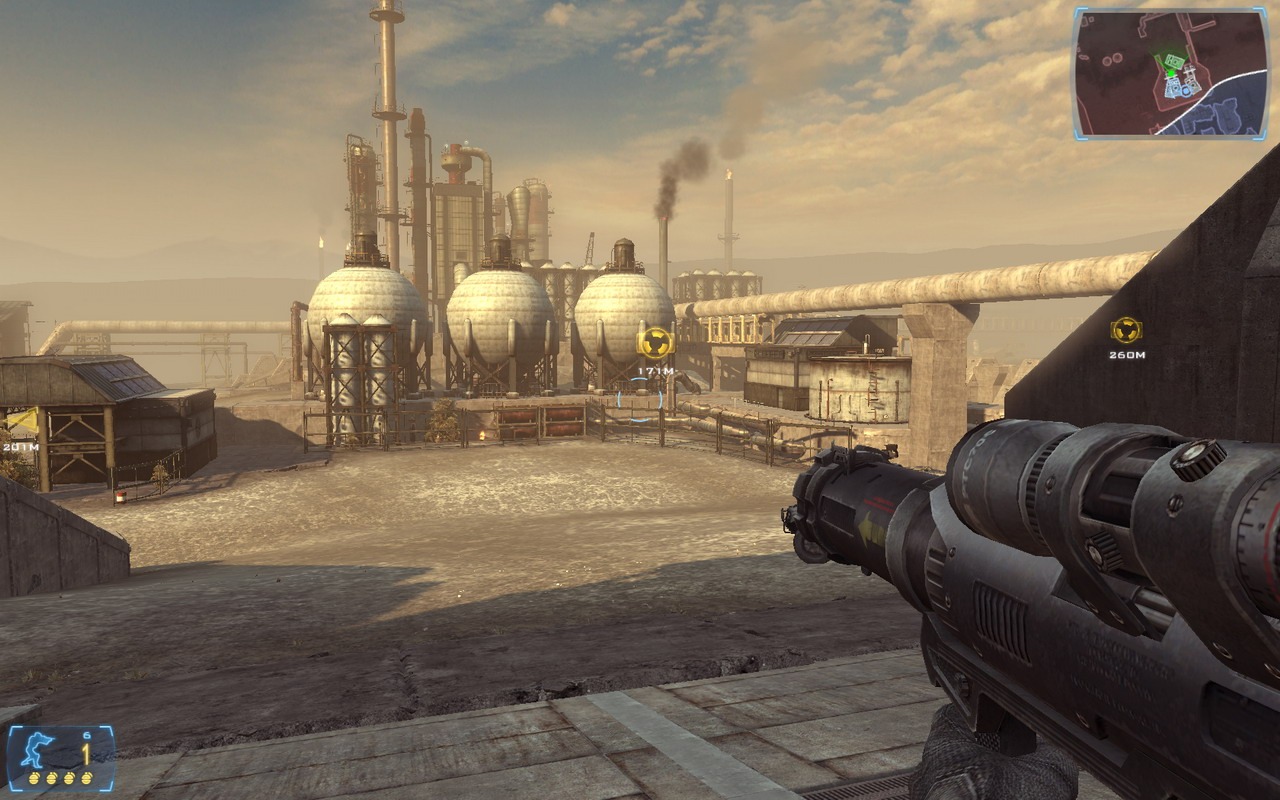
Task: Open the minimap in the corner
Action: click(x=1169, y=74)
